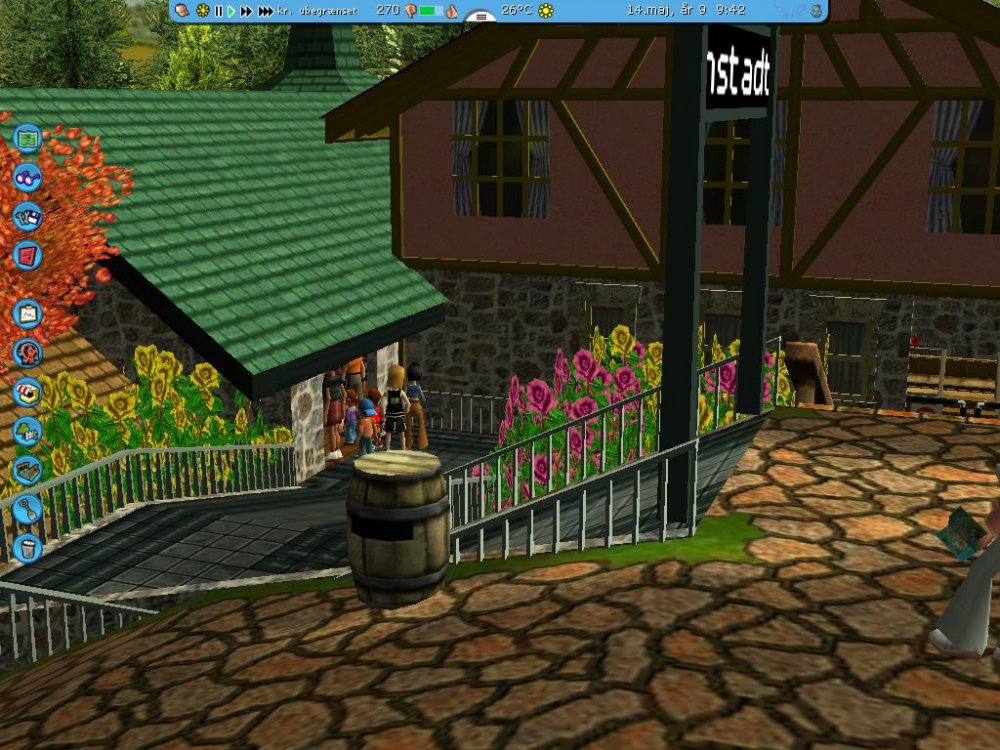Set game speed to triple fast-forward
Viewport: 1000px width, 750px height.
click(265, 10)
